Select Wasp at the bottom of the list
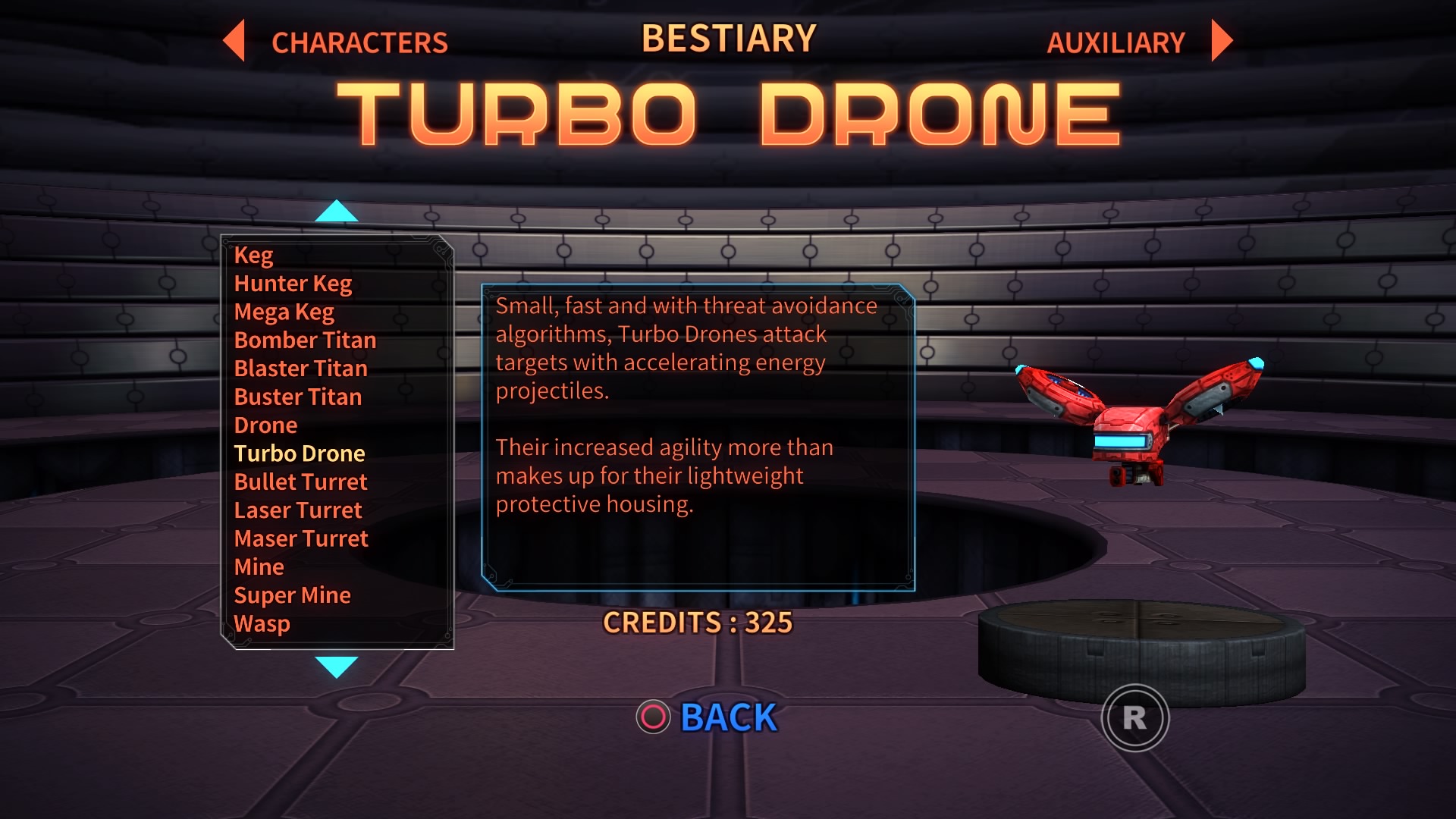Viewport: 1456px width, 819px height. (262, 623)
